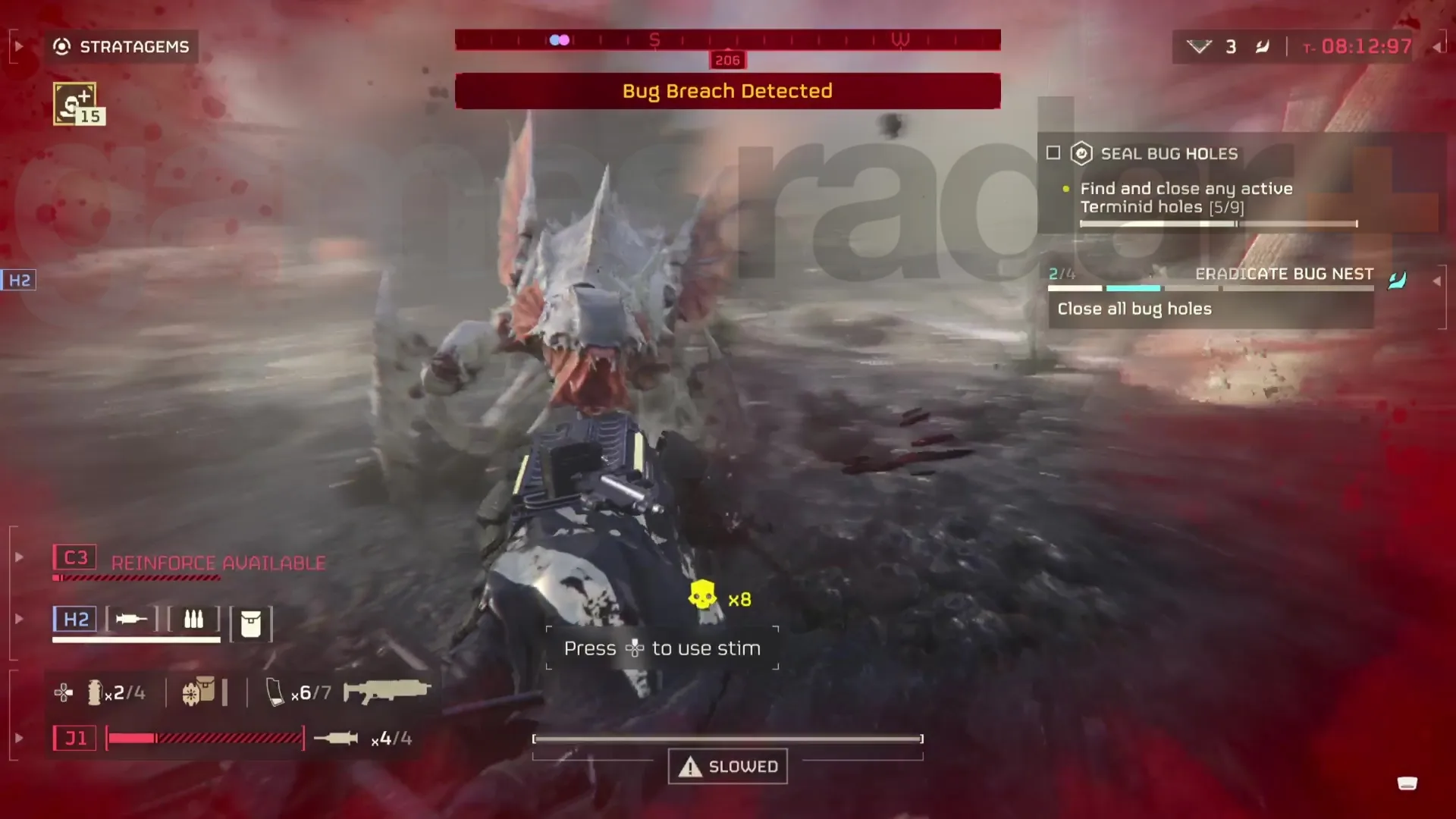The width and height of the screenshot is (1456, 819).
Task: Select the H2 squadmate tag with weapon icons
Action: pyautogui.click(x=75, y=620)
